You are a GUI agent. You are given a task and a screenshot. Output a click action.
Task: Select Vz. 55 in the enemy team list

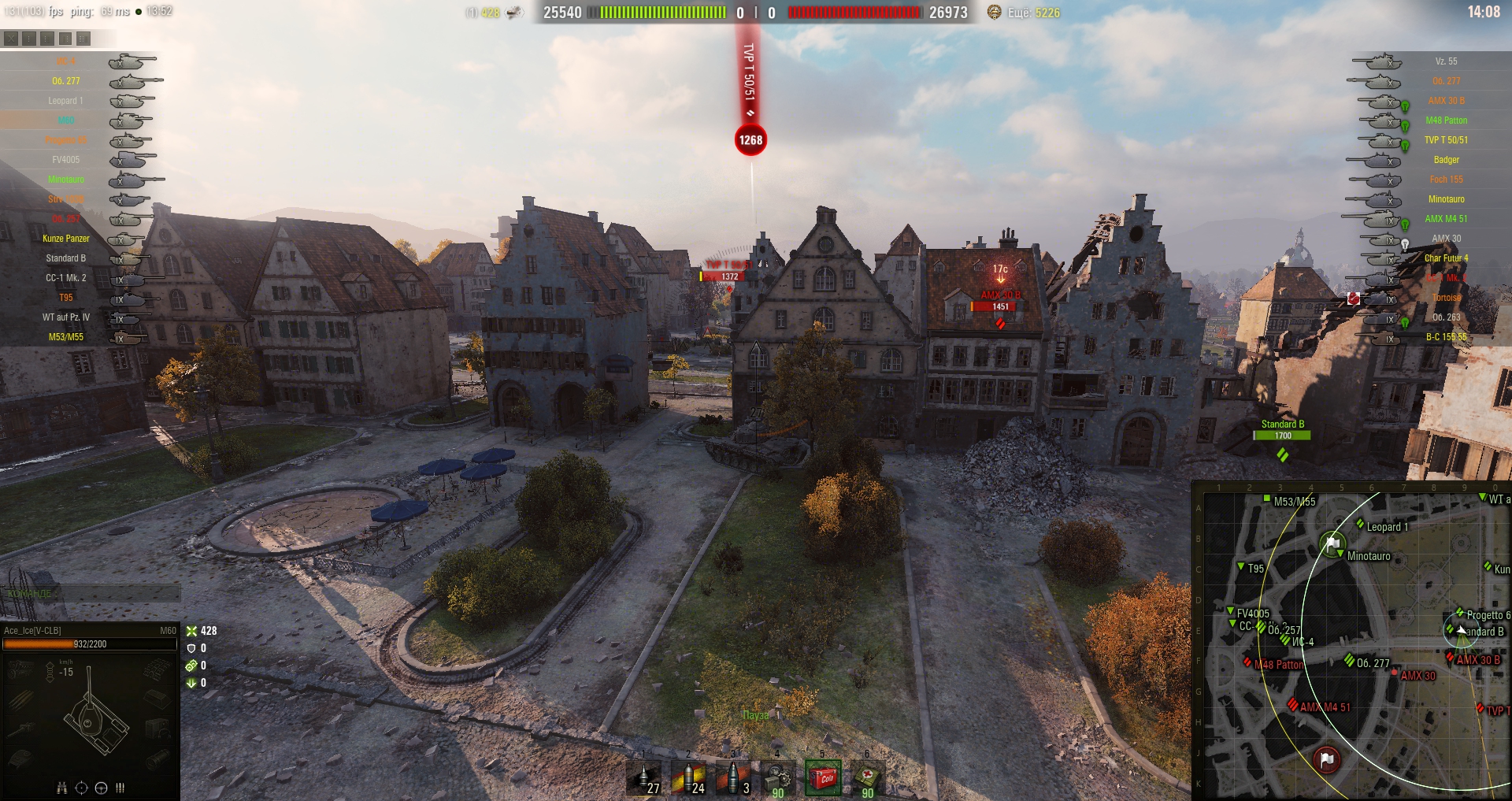pyautogui.click(x=1446, y=61)
